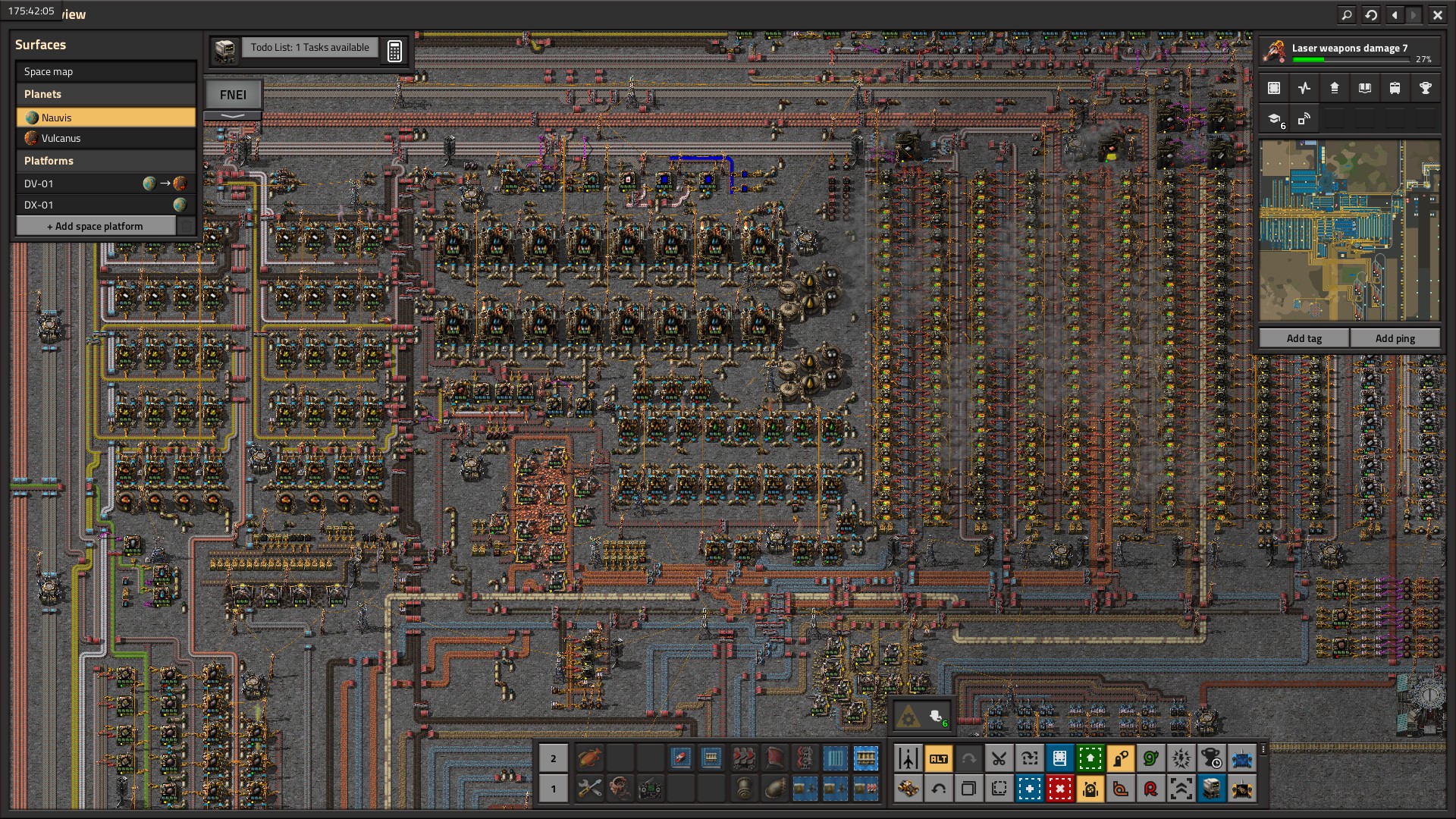Open the train overview icon
Viewport: 1456px width, 819px height.
coord(1395,88)
